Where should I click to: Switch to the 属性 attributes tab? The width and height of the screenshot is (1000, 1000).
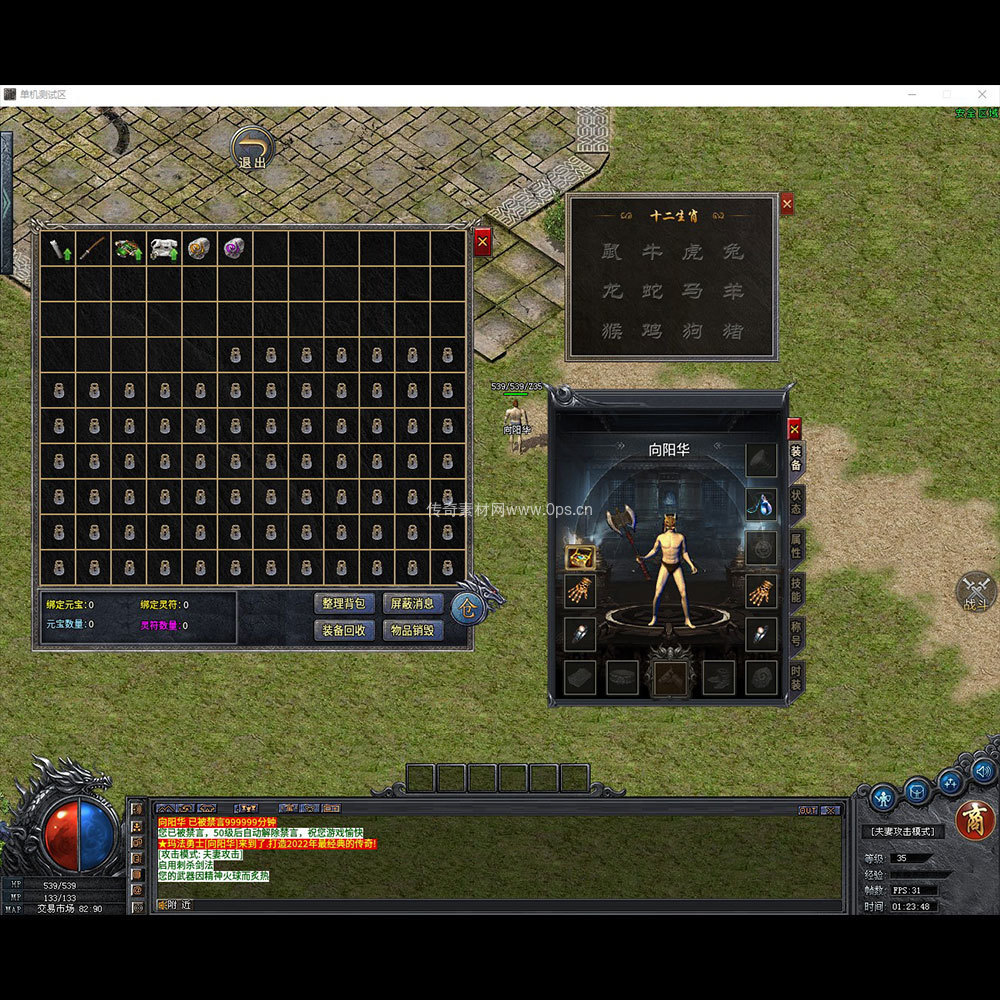click(x=796, y=546)
